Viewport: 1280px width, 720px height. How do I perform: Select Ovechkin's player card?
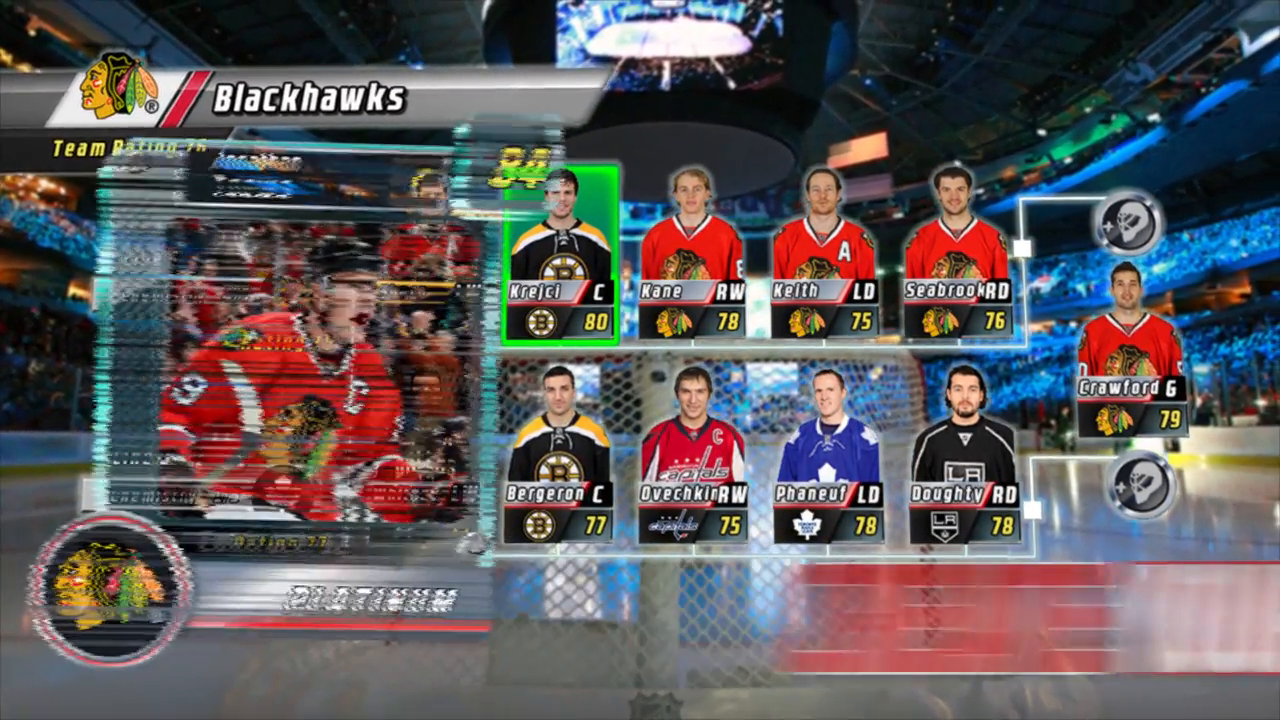coord(692,450)
